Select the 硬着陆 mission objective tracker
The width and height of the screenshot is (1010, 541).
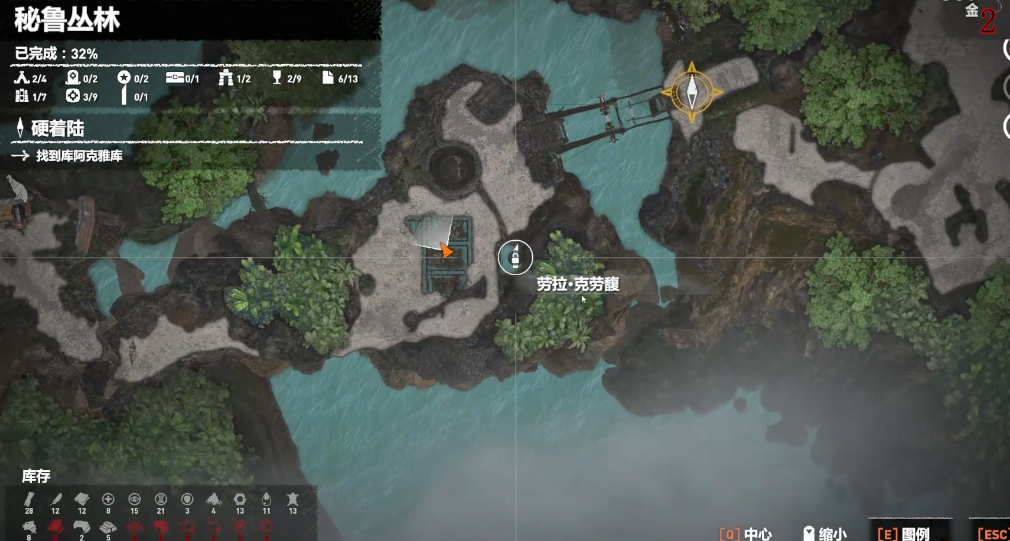[56, 128]
